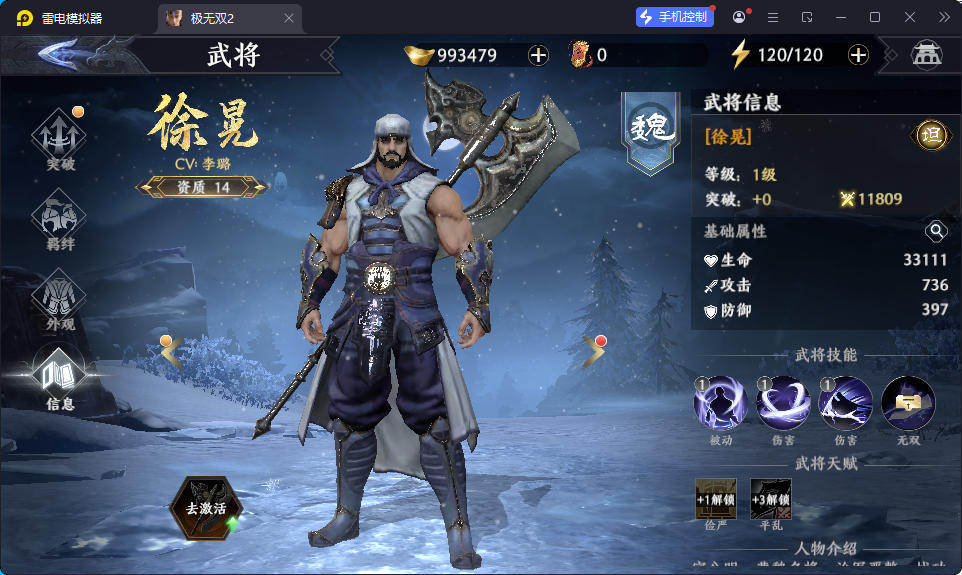
Task: Open the 平乱 talent slot
Action: coord(770,499)
